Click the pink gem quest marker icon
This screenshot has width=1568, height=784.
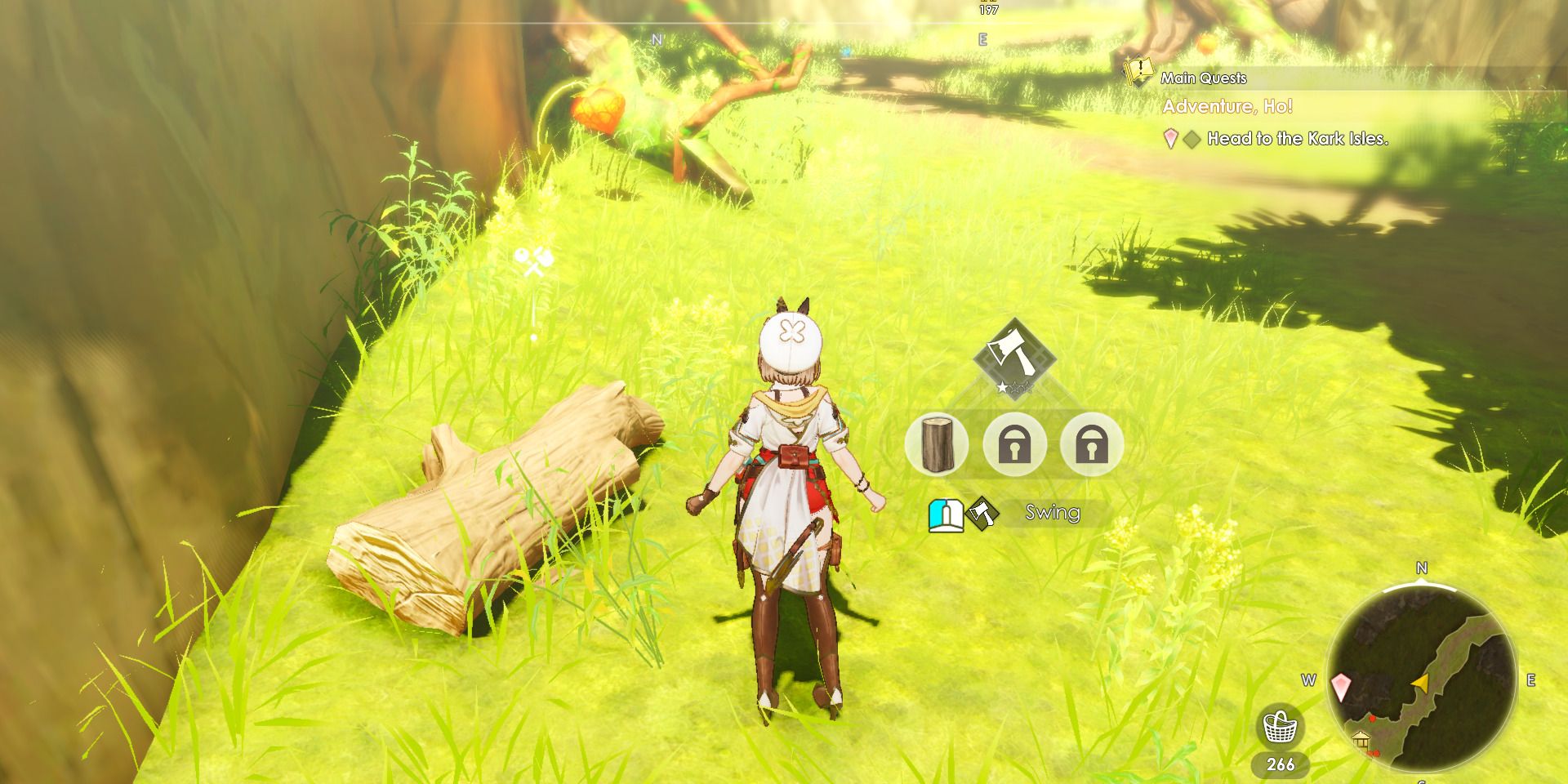point(1169,140)
